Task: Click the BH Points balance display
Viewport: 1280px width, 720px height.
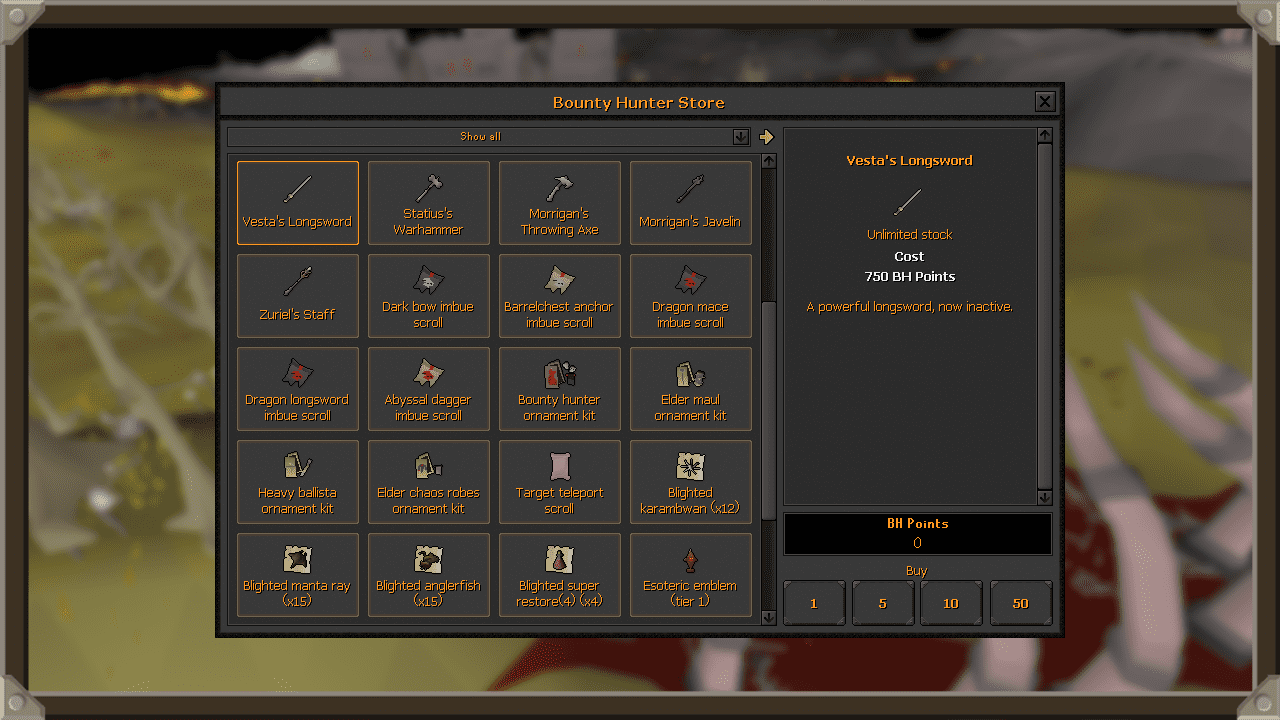Action: pos(917,533)
